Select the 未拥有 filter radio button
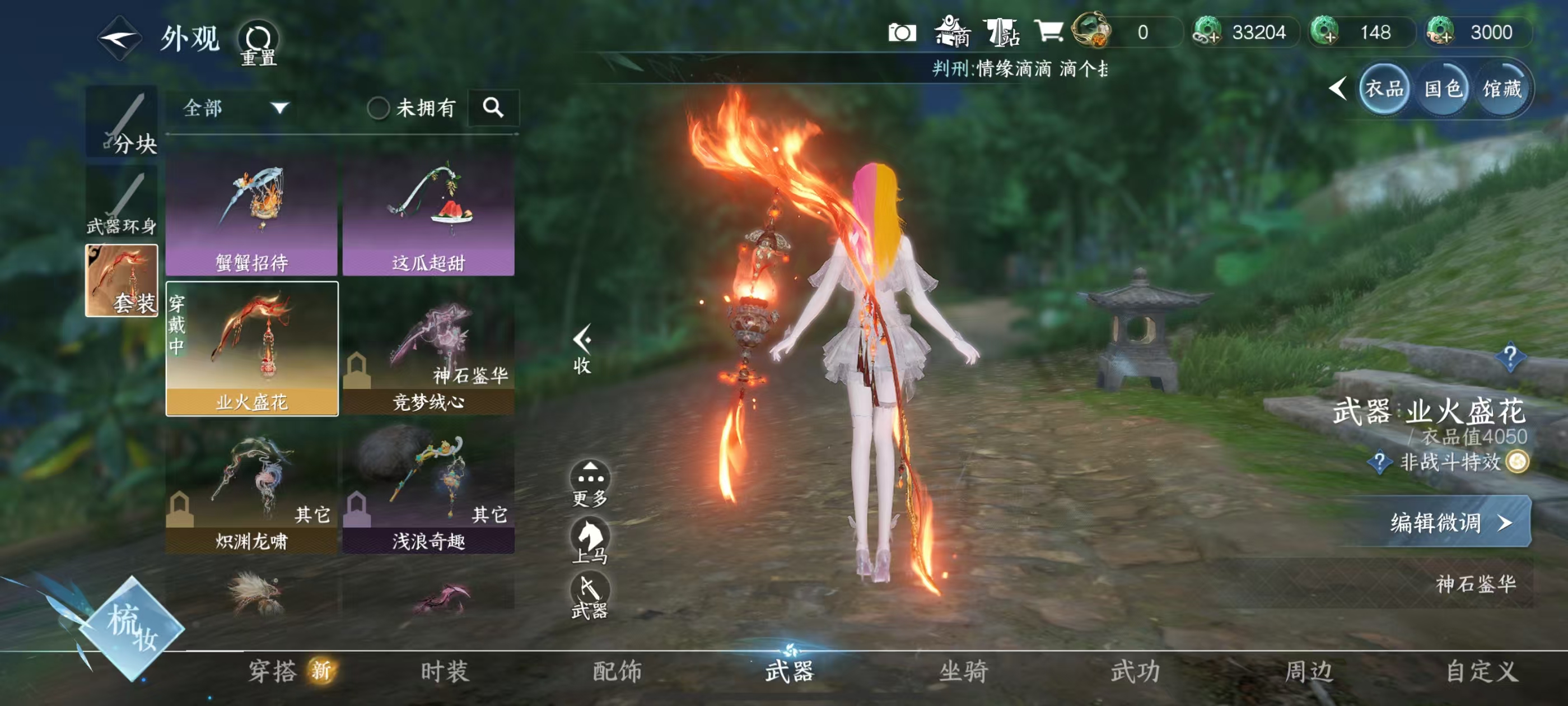The width and height of the screenshot is (1568, 706). 380,108
